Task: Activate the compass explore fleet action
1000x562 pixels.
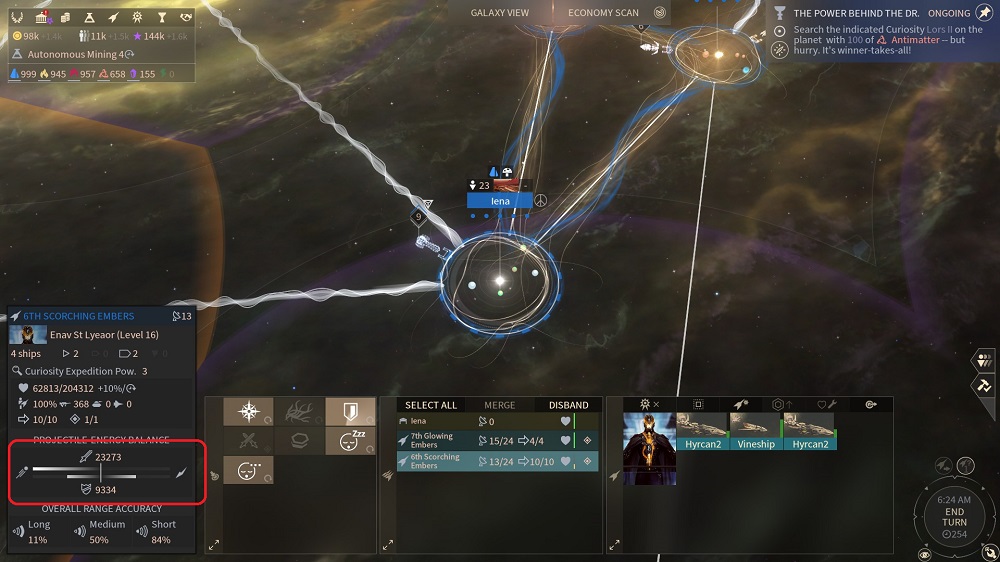Action: (242, 412)
